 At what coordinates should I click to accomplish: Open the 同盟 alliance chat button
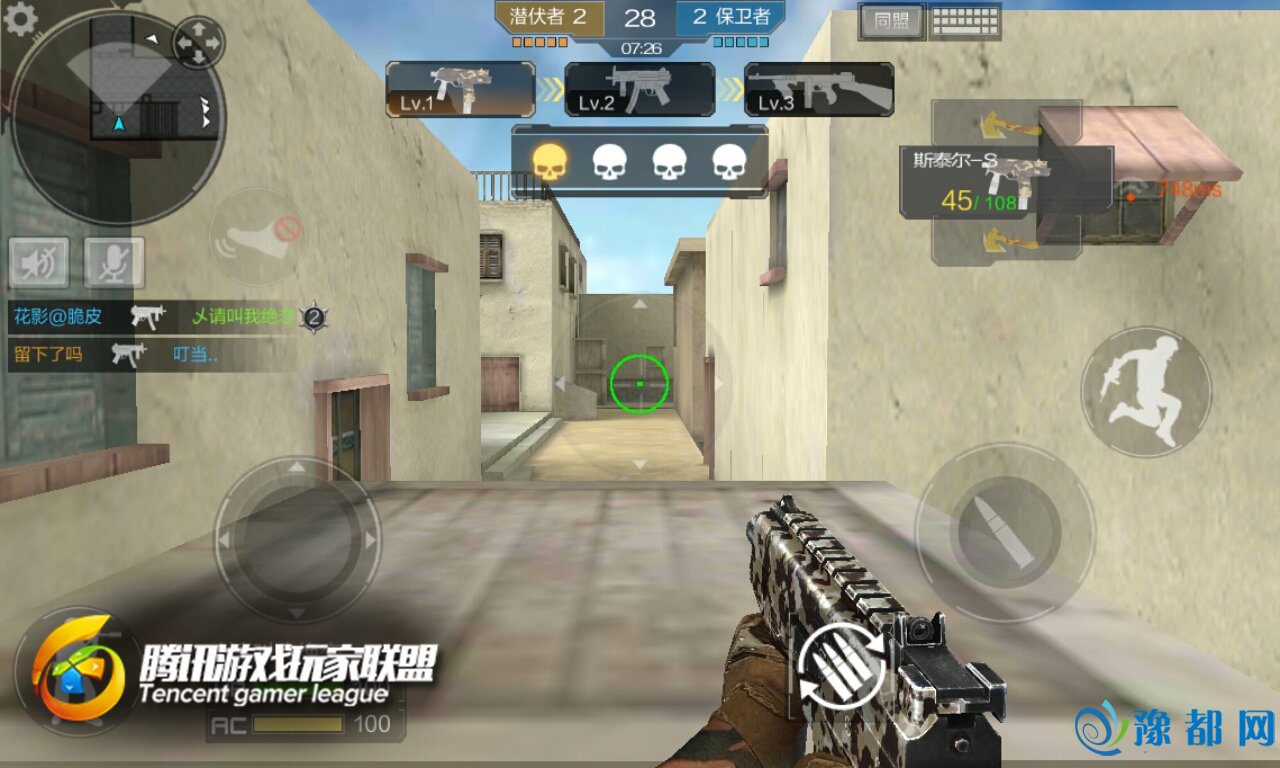click(x=891, y=21)
